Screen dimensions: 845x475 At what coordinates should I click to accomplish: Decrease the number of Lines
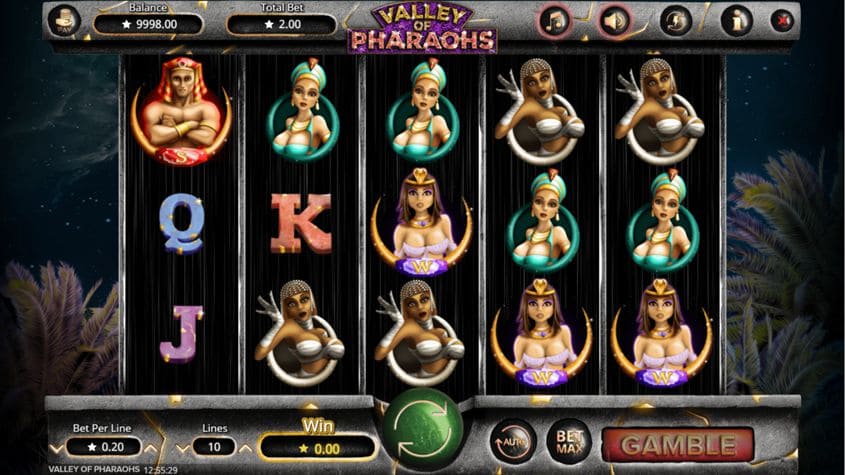[x=181, y=448]
